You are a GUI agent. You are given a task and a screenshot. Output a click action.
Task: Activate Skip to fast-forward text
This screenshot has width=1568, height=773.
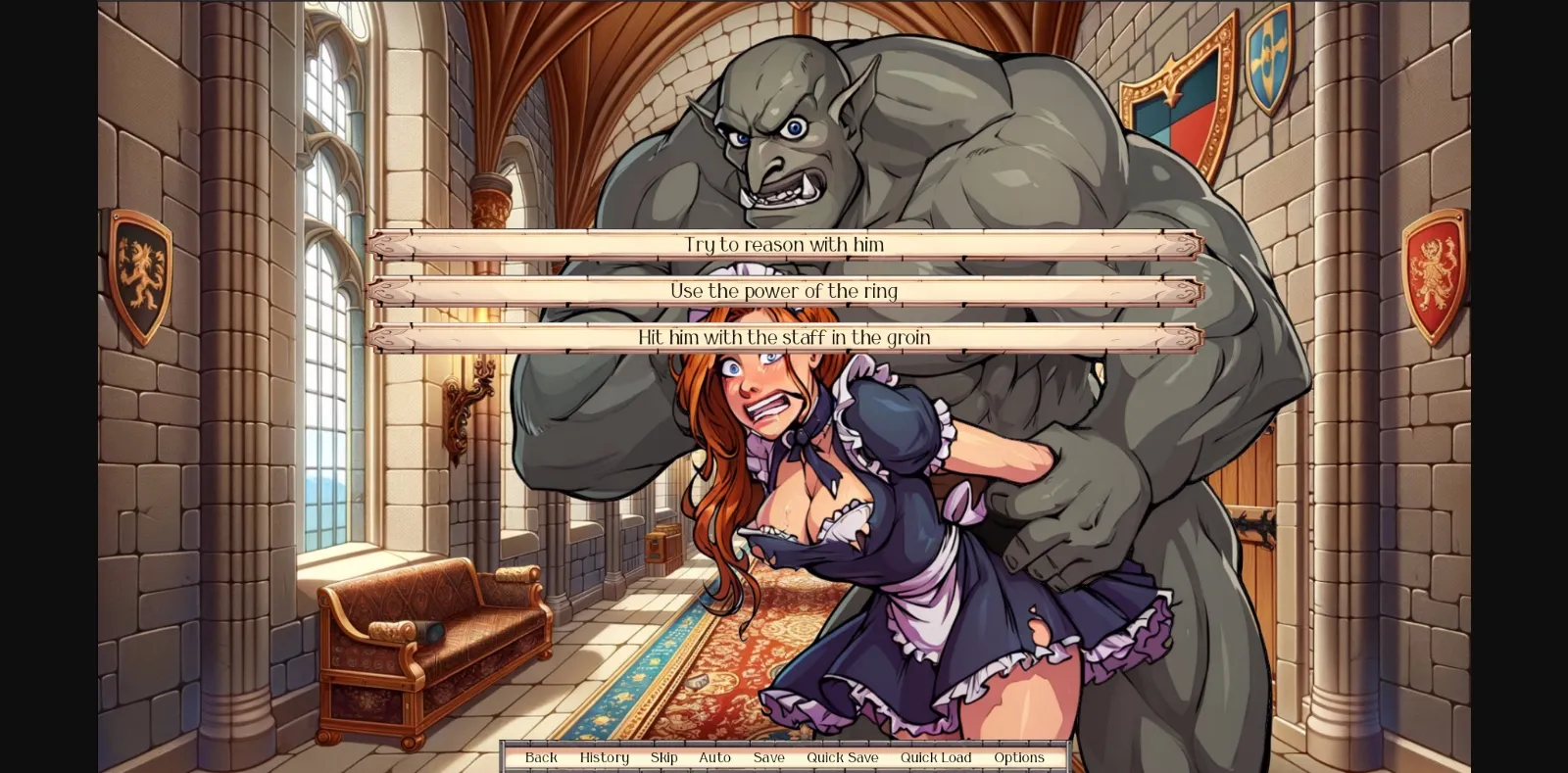[663, 756]
